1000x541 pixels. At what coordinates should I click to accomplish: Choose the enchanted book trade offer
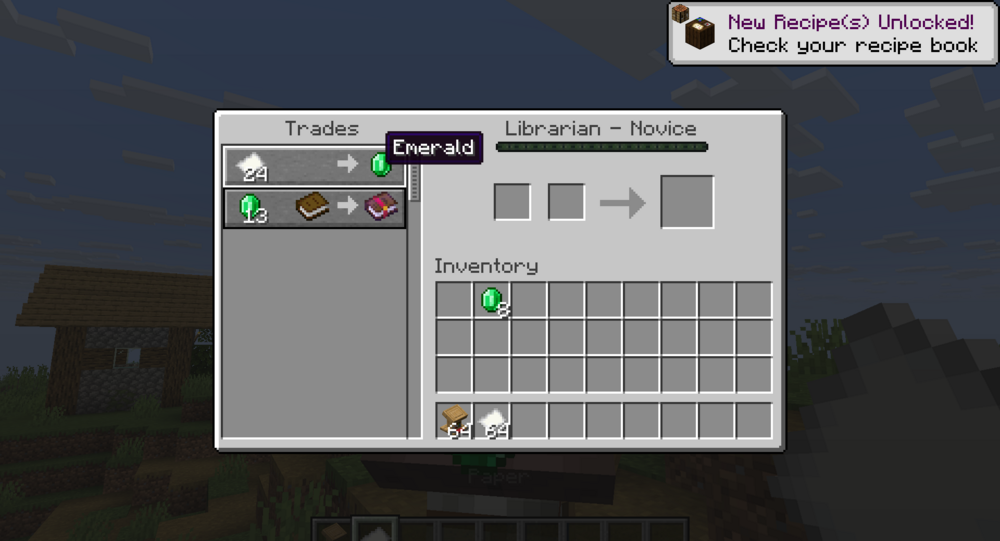pos(314,208)
